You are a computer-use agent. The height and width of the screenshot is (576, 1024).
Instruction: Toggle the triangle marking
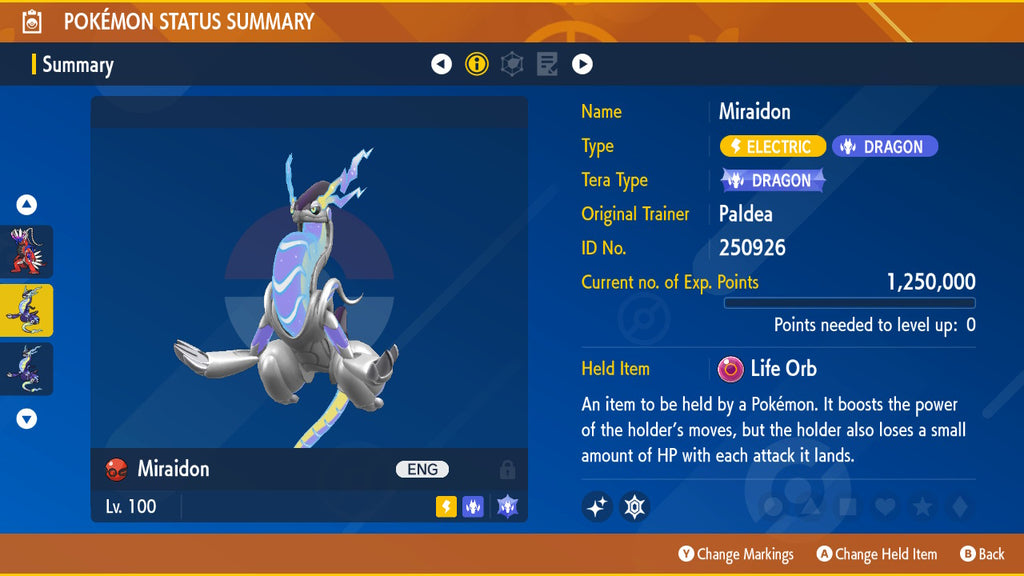(809, 507)
